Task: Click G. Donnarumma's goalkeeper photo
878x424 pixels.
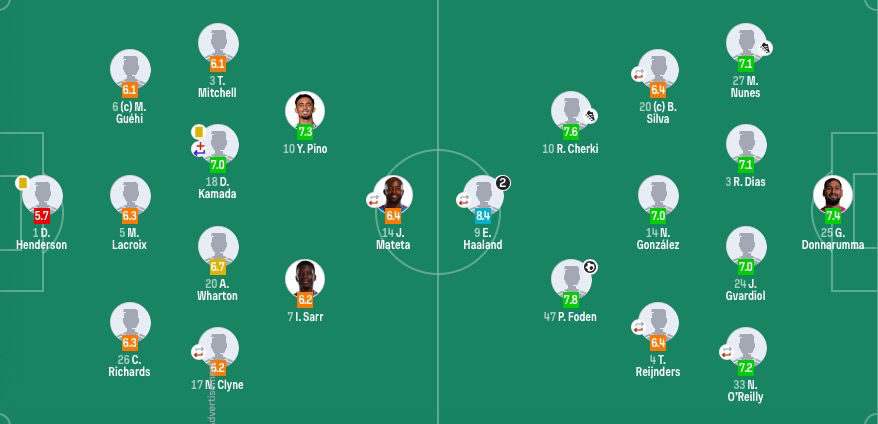Action: (x=833, y=196)
